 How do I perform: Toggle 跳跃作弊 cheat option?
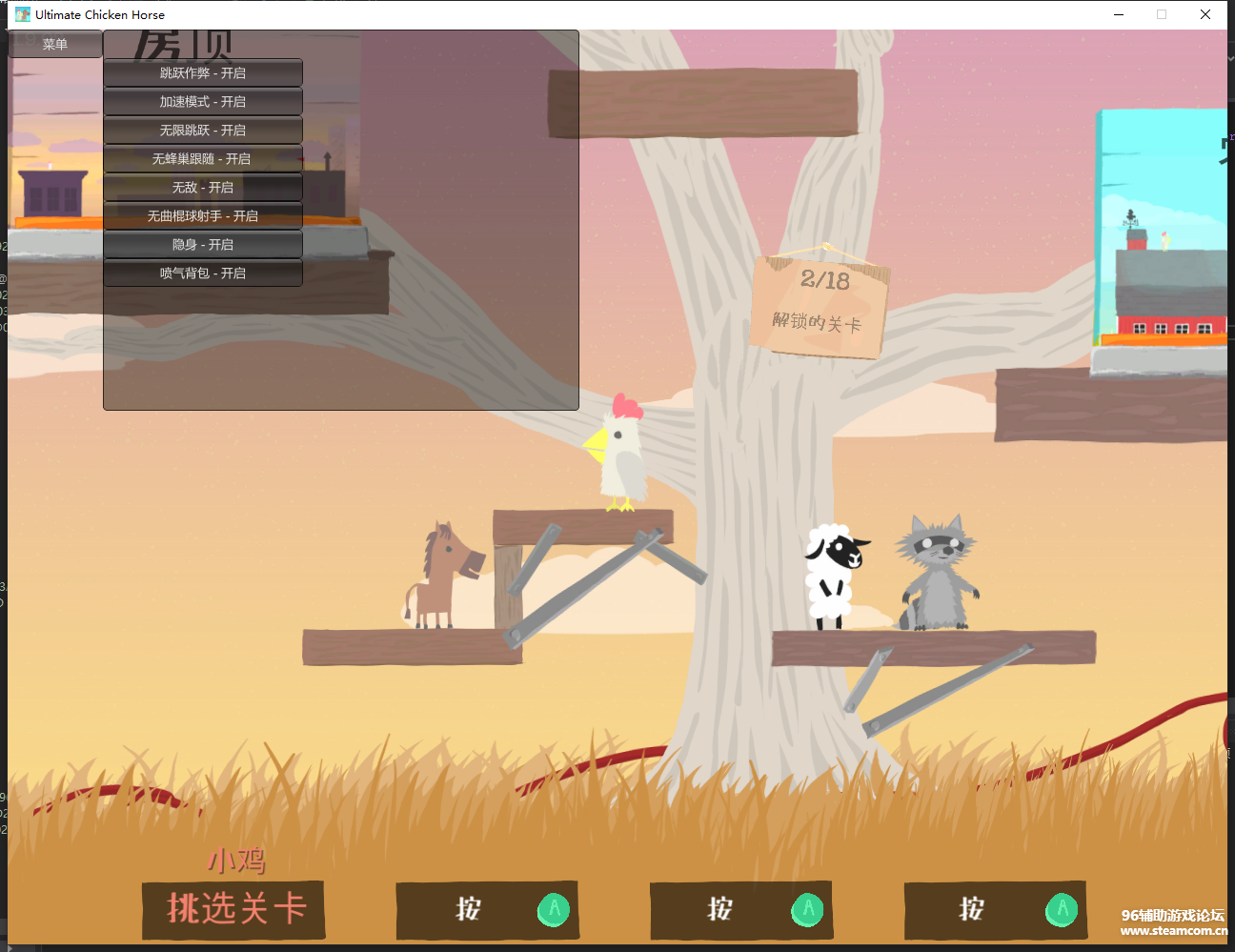(203, 73)
